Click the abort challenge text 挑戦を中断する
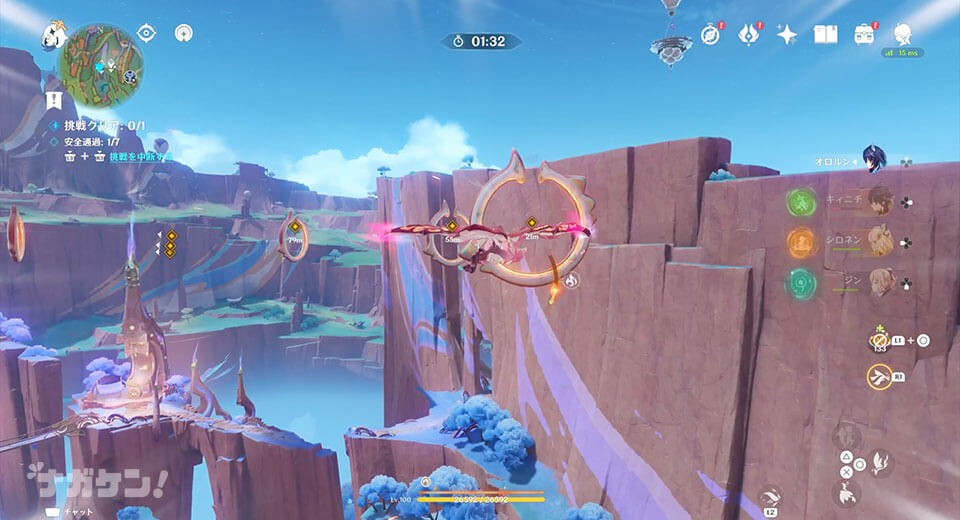Image resolution: width=960 pixels, height=520 pixels. point(140,157)
